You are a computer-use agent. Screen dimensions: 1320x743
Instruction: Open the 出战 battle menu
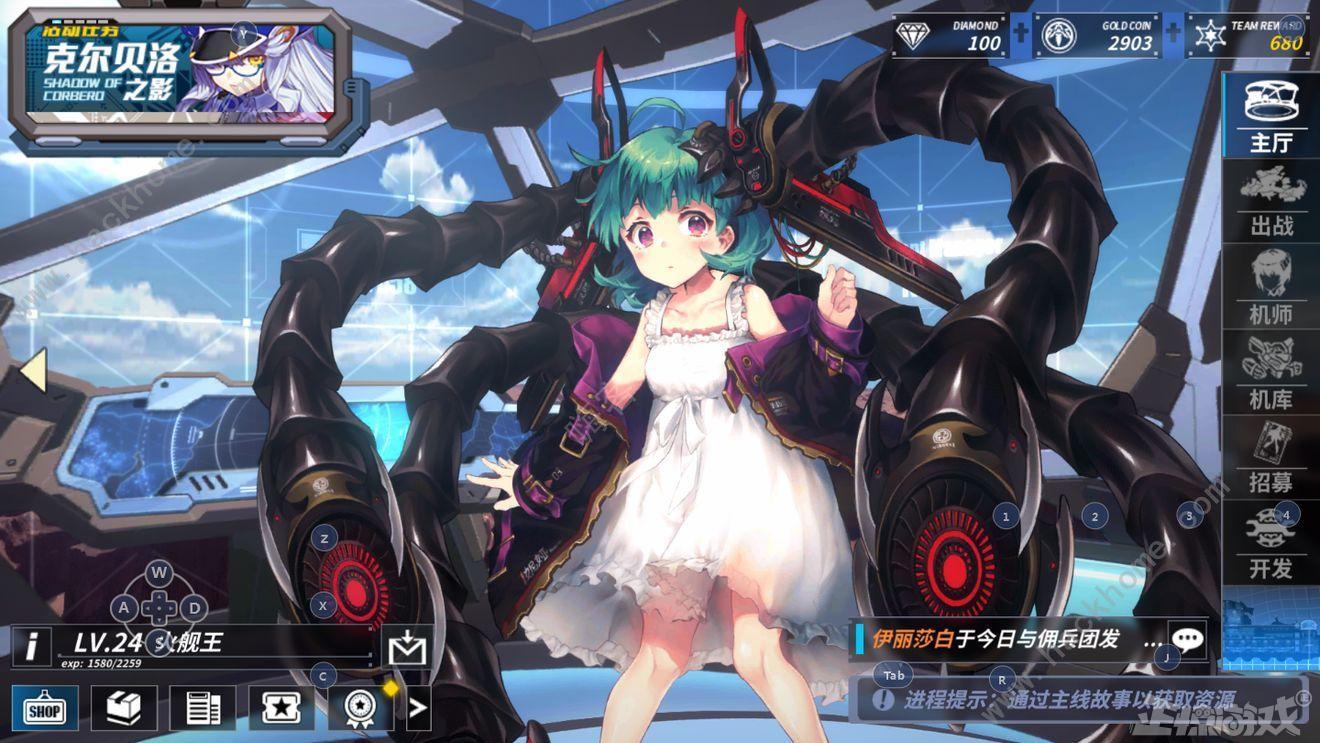click(1271, 203)
